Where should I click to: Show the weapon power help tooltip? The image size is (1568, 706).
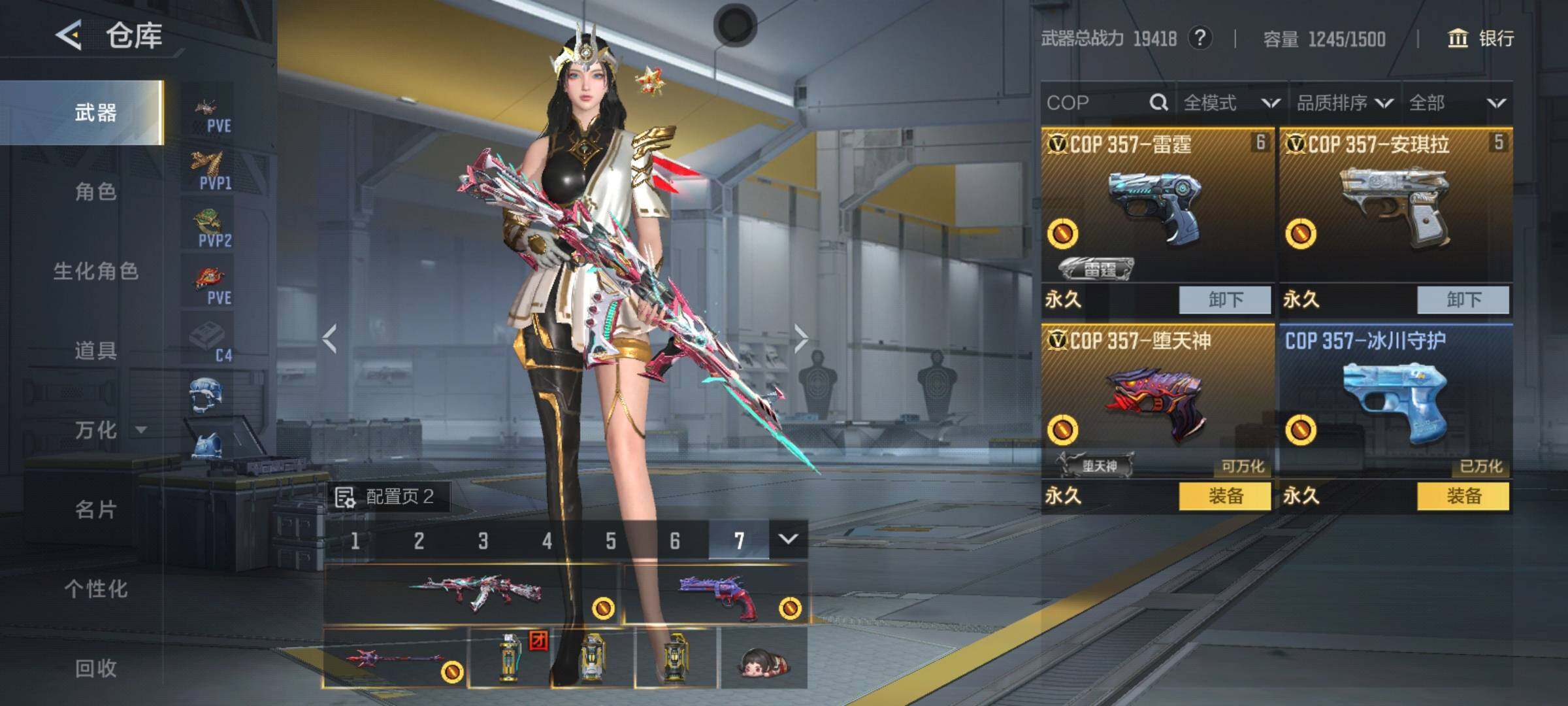pos(1200,38)
